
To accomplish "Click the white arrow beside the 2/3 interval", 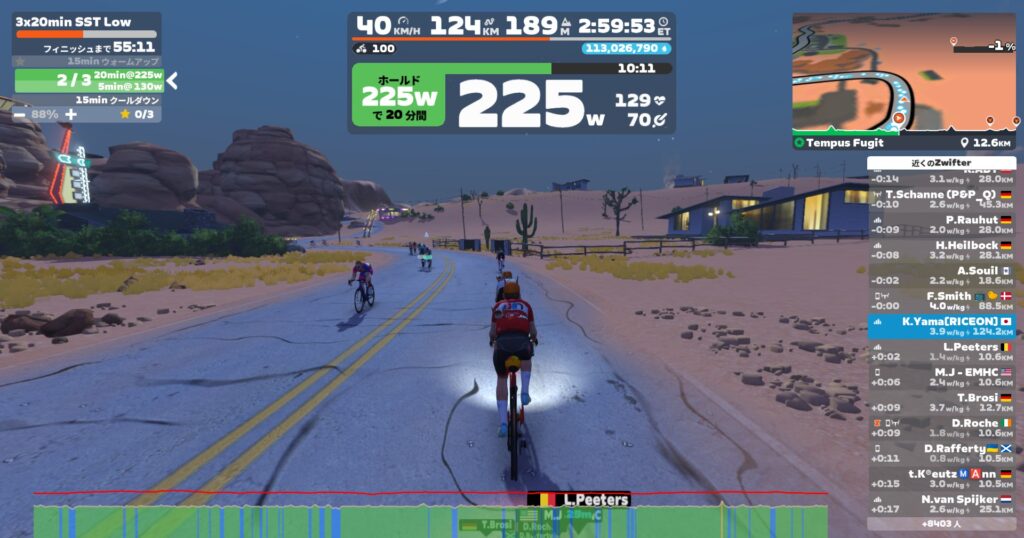I will 172,80.
